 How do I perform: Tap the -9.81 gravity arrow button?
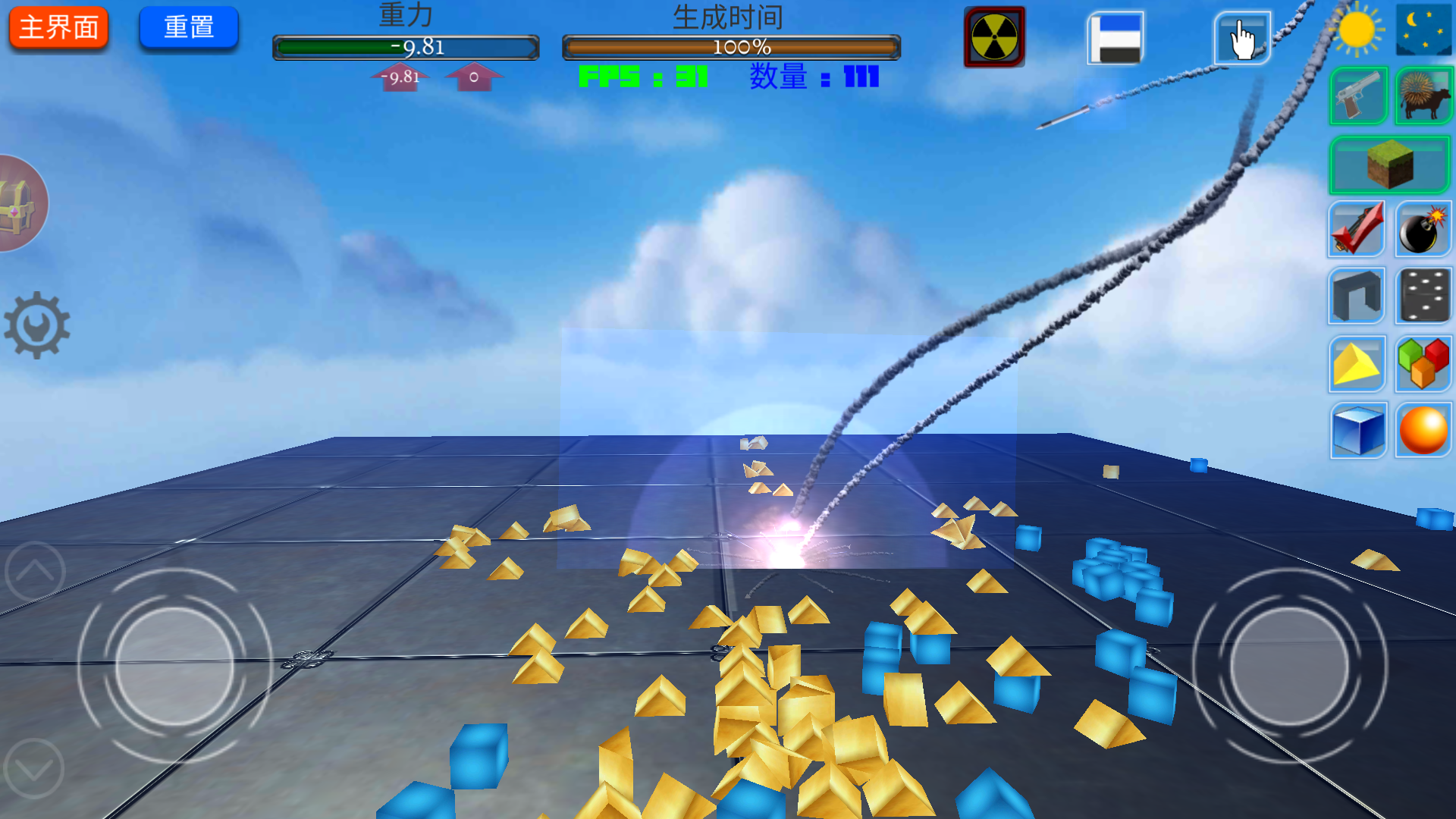coord(400,77)
